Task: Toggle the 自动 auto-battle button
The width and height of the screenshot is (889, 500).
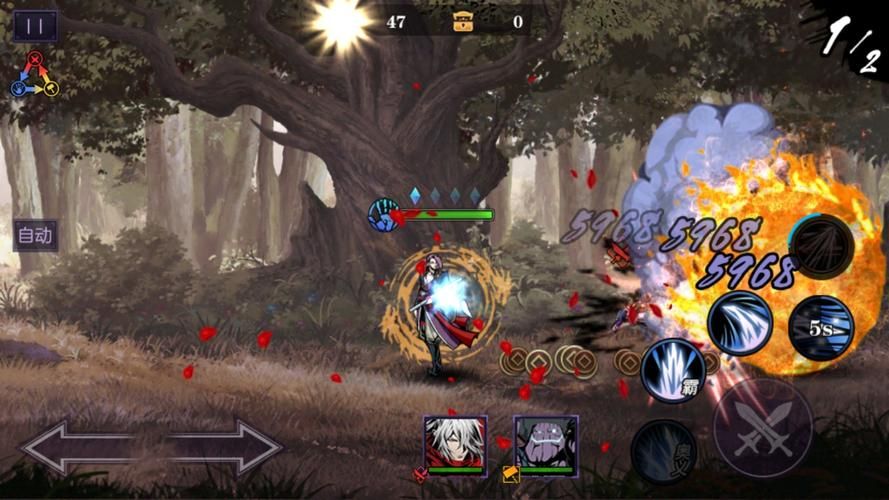Action: click(35, 236)
